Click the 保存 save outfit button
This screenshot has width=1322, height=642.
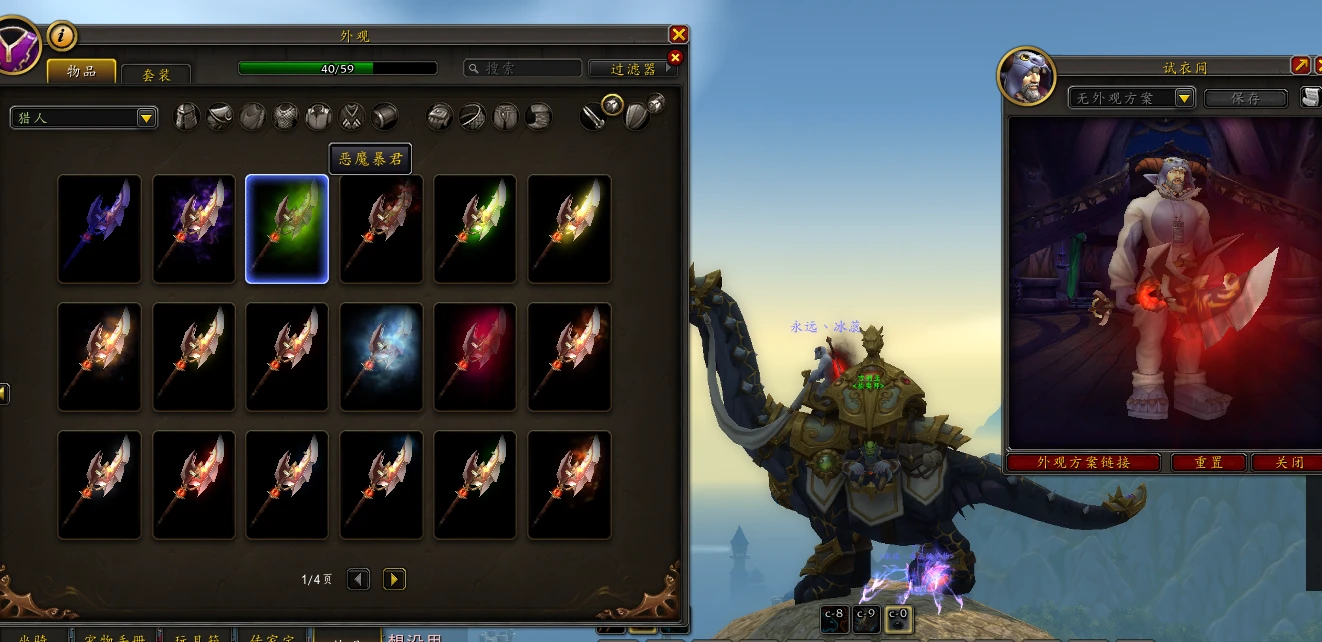coord(1245,98)
